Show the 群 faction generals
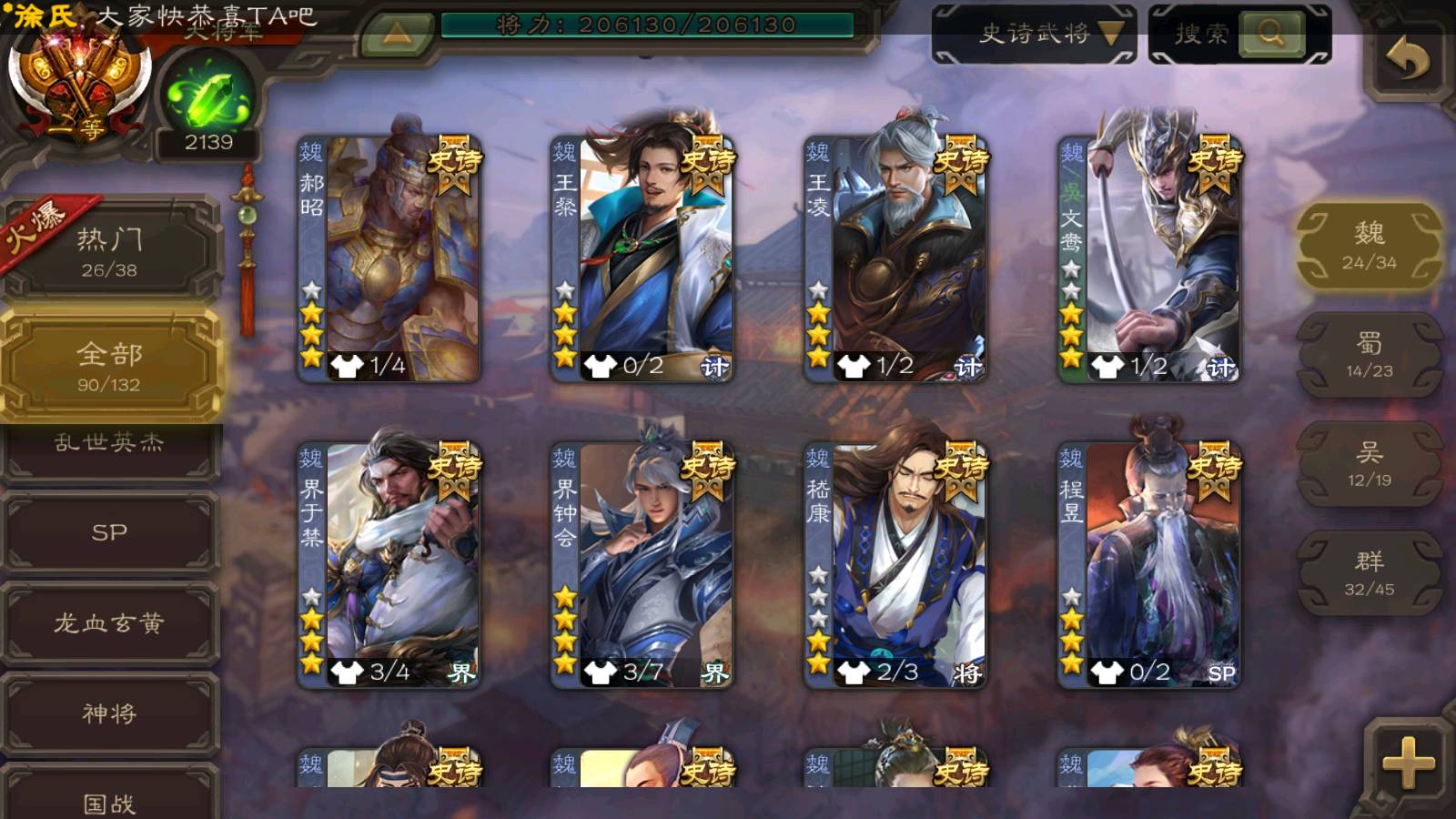The image size is (1456, 819). point(1369,573)
